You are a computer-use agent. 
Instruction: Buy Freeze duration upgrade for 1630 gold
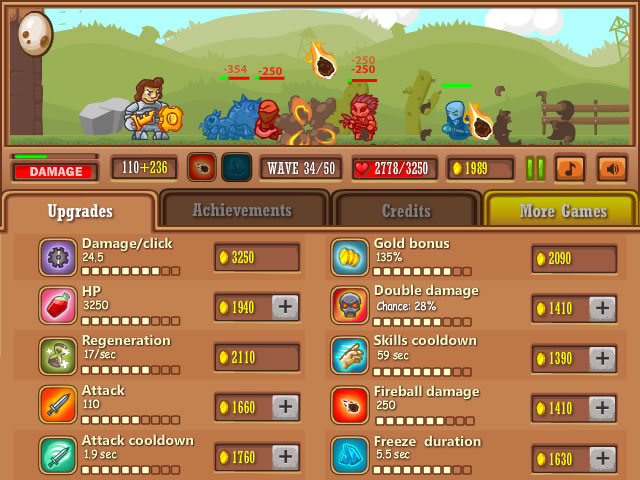point(602,458)
